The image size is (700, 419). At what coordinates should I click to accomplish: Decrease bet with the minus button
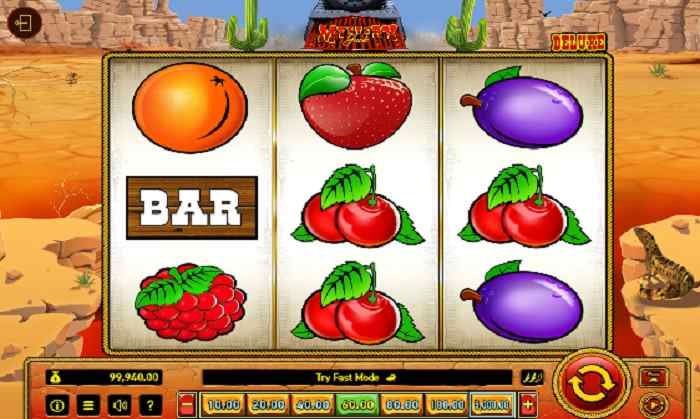(x=187, y=405)
